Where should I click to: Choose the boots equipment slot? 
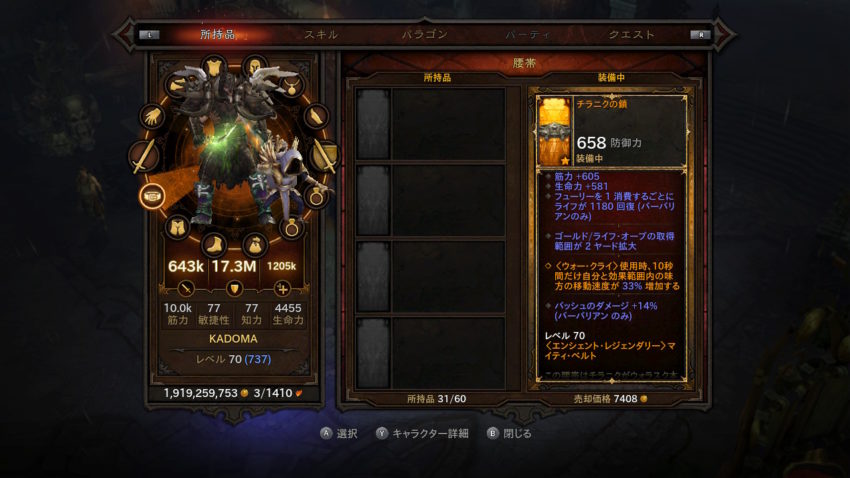click(216, 243)
